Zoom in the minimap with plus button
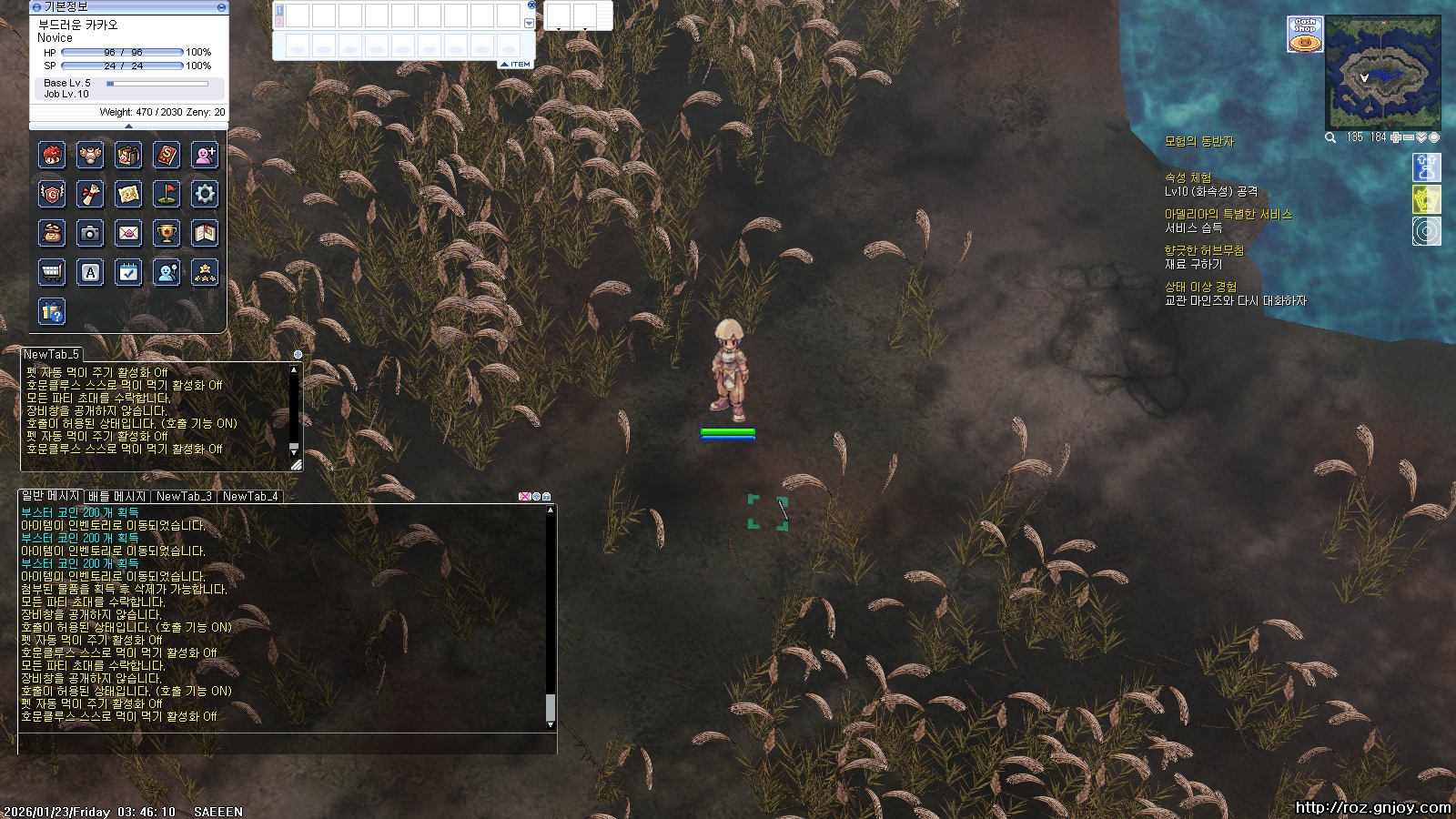The height and width of the screenshot is (819, 1456). (x=1396, y=137)
